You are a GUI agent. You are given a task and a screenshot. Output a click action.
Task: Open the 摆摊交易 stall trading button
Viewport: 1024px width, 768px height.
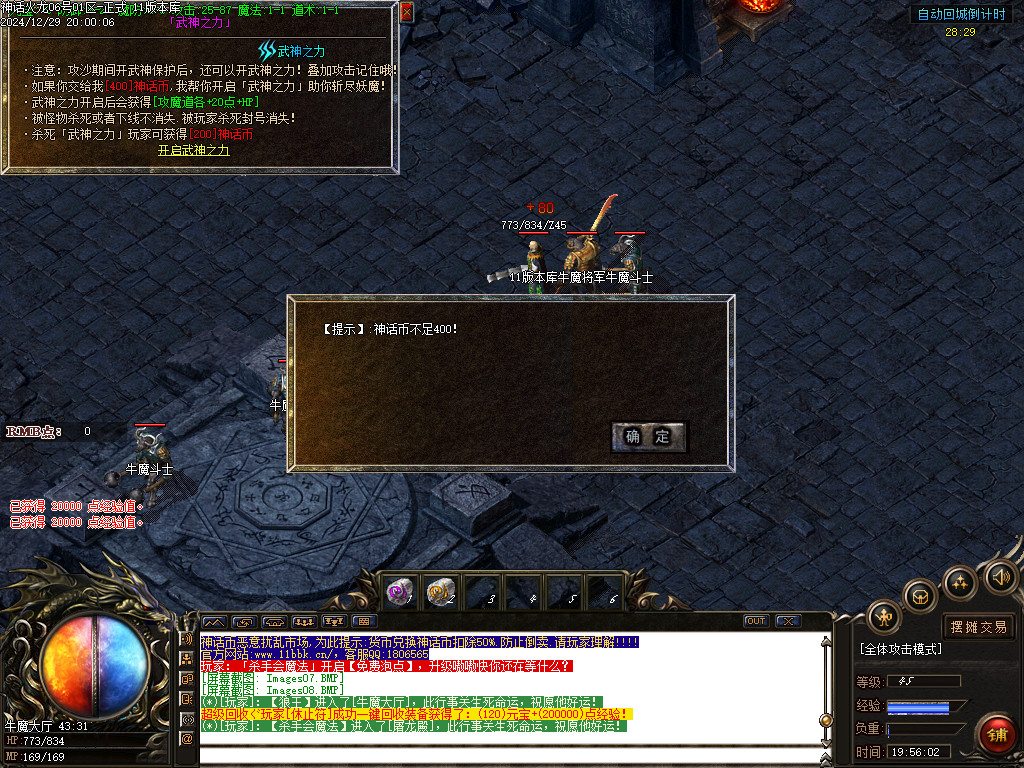(979, 627)
